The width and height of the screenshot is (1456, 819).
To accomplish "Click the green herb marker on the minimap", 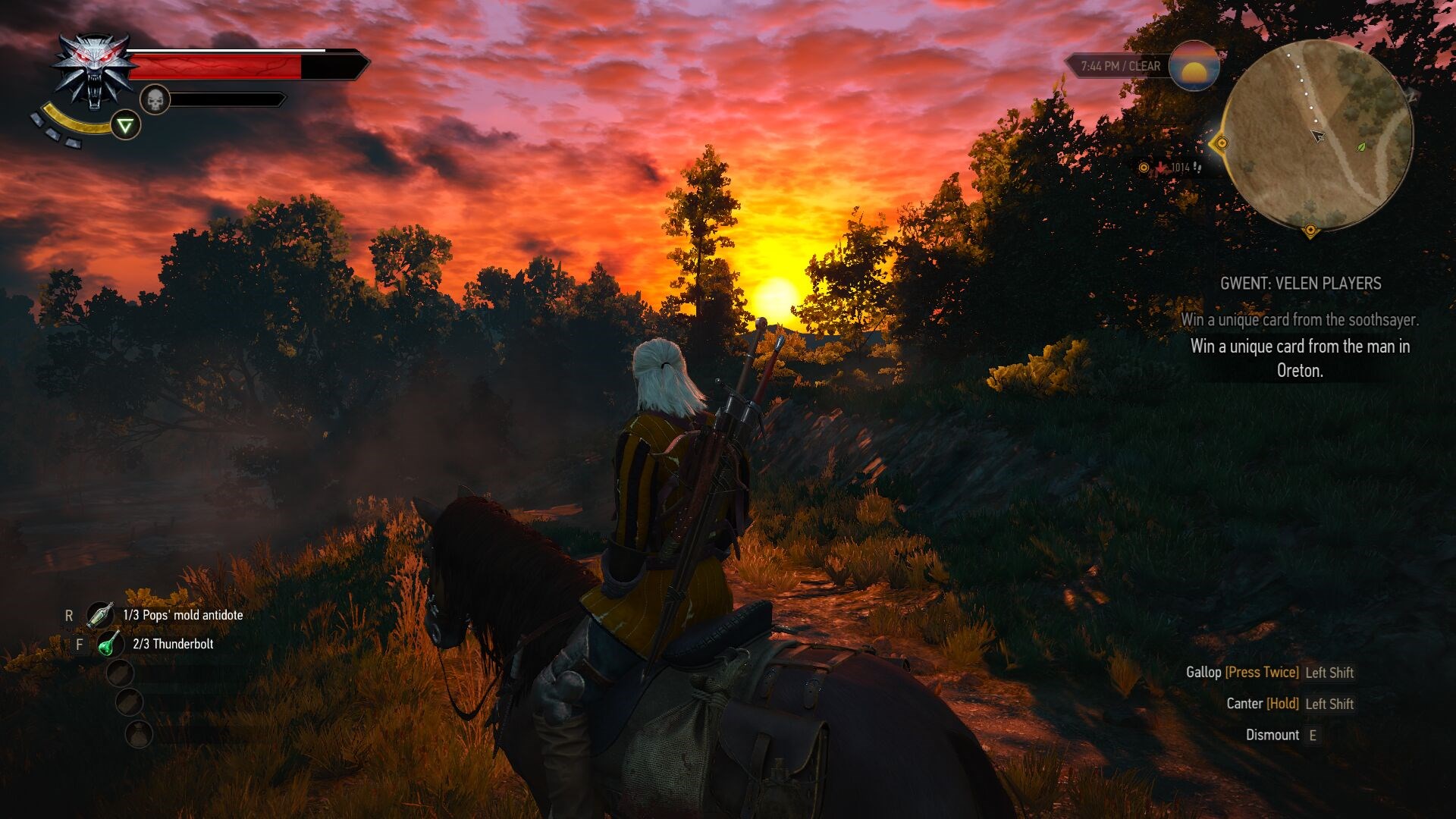I will pos(1362,147).
